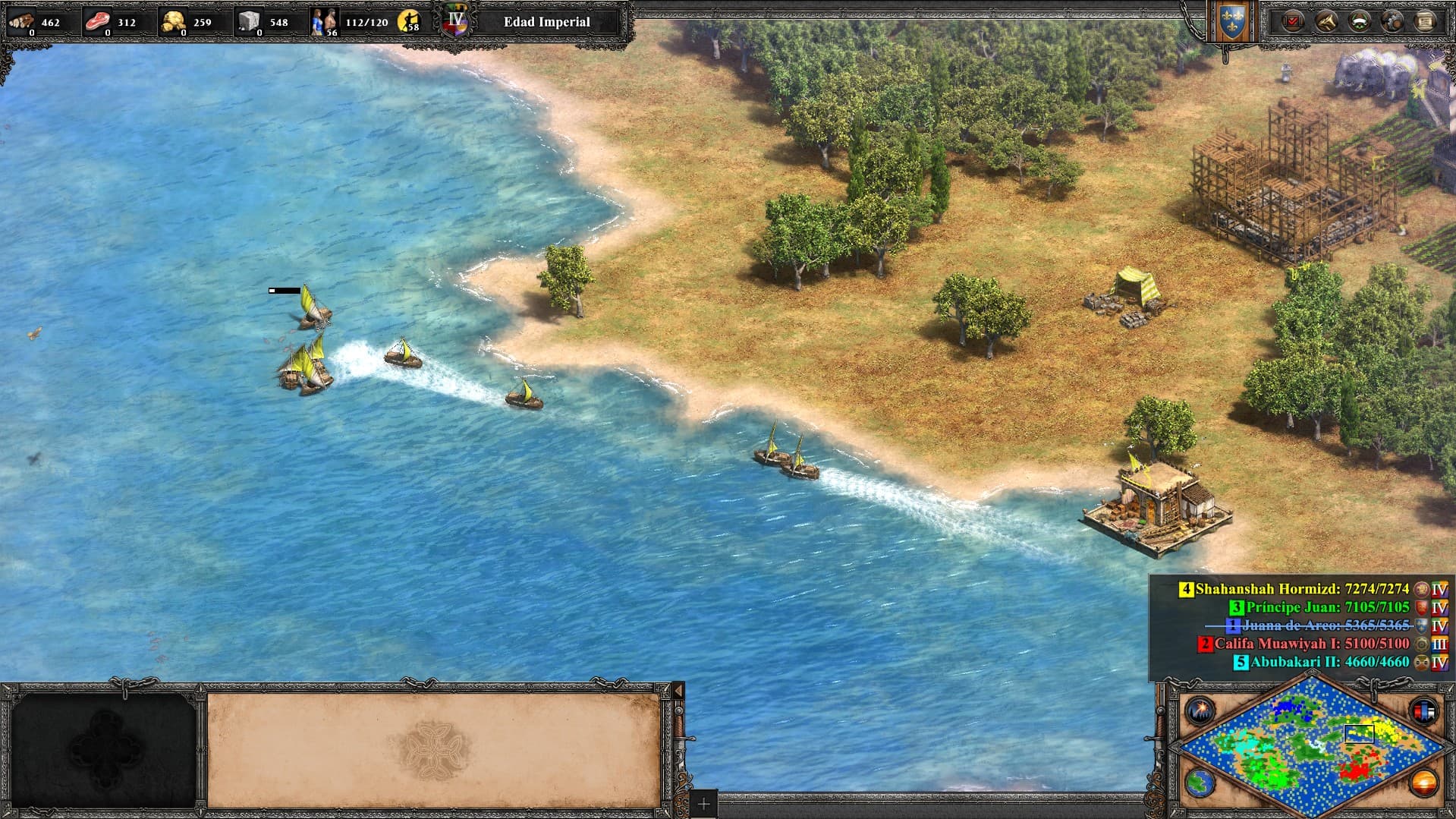Activate the flare signal button
This screenshot has height=819, width=1456.
[1200, 710]
